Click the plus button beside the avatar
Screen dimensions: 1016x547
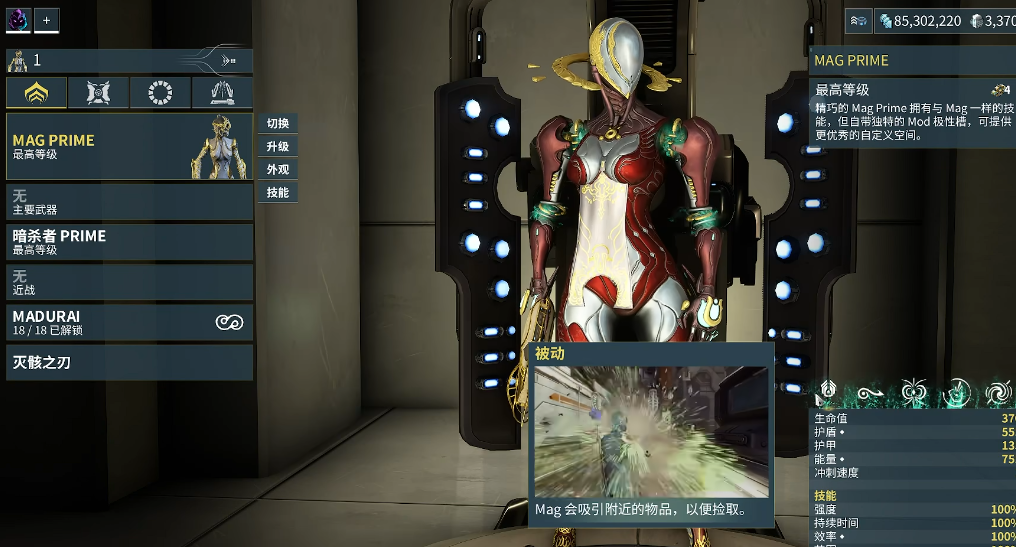47,20
